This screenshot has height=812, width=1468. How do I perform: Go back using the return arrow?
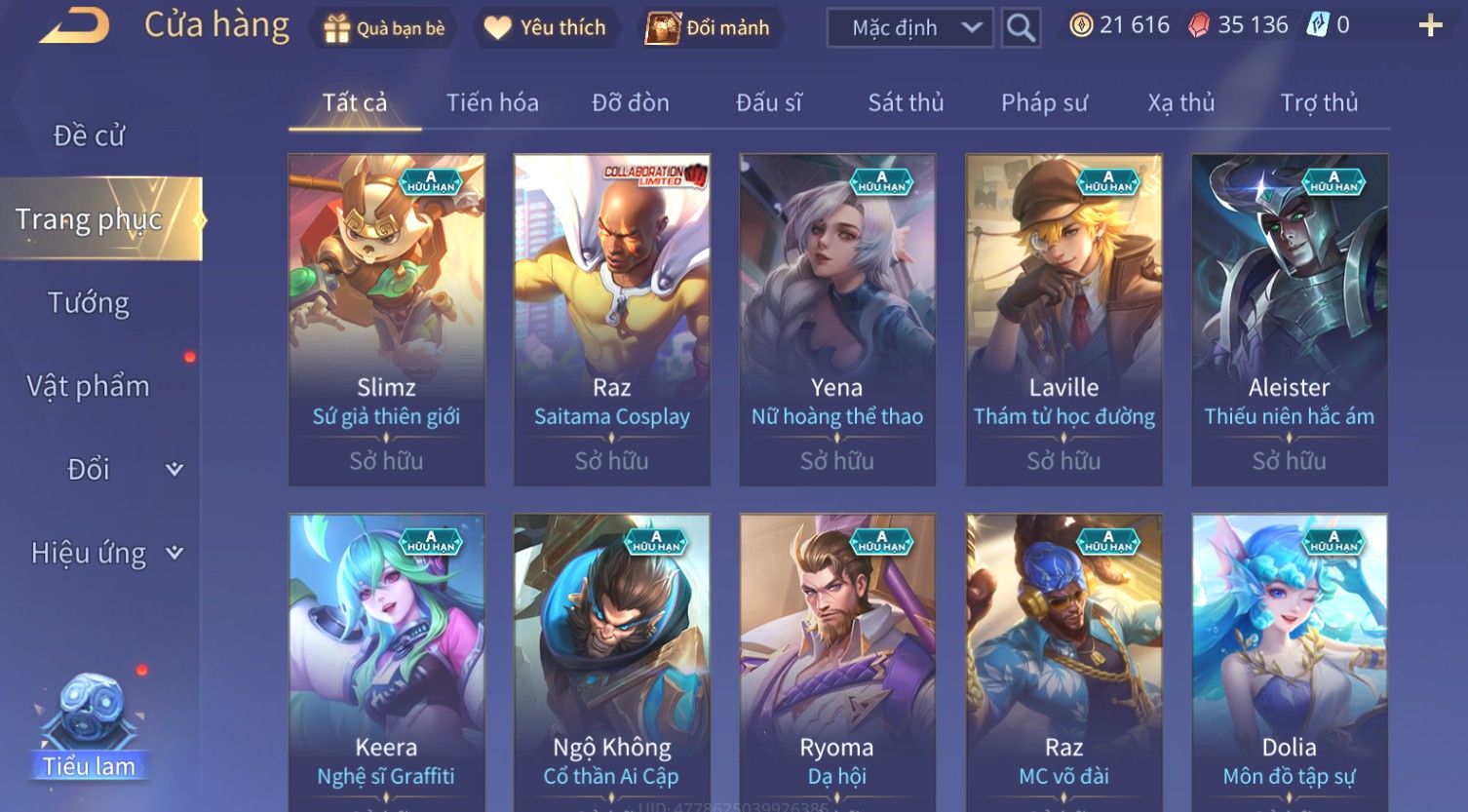(x=74, y=26)
